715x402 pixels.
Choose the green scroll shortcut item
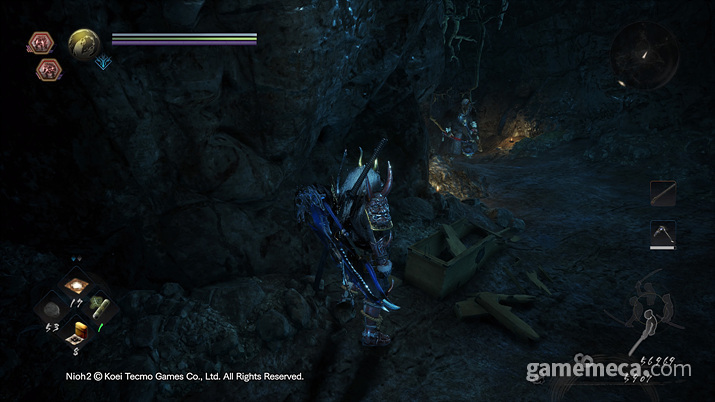(x=99, y=309)
